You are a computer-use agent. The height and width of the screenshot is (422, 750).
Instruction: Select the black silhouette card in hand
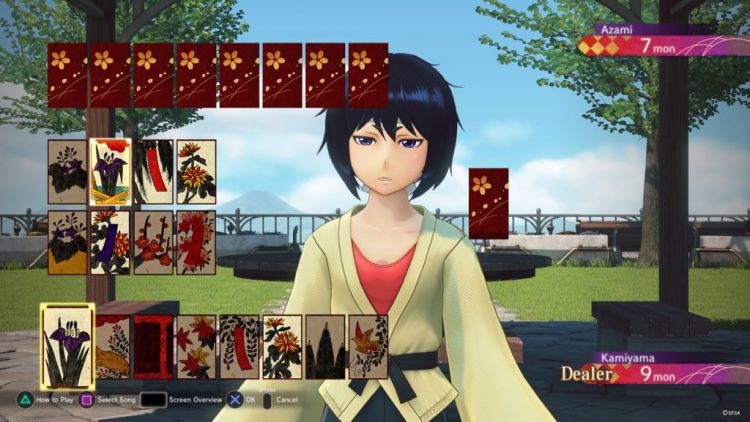point(325,346)
